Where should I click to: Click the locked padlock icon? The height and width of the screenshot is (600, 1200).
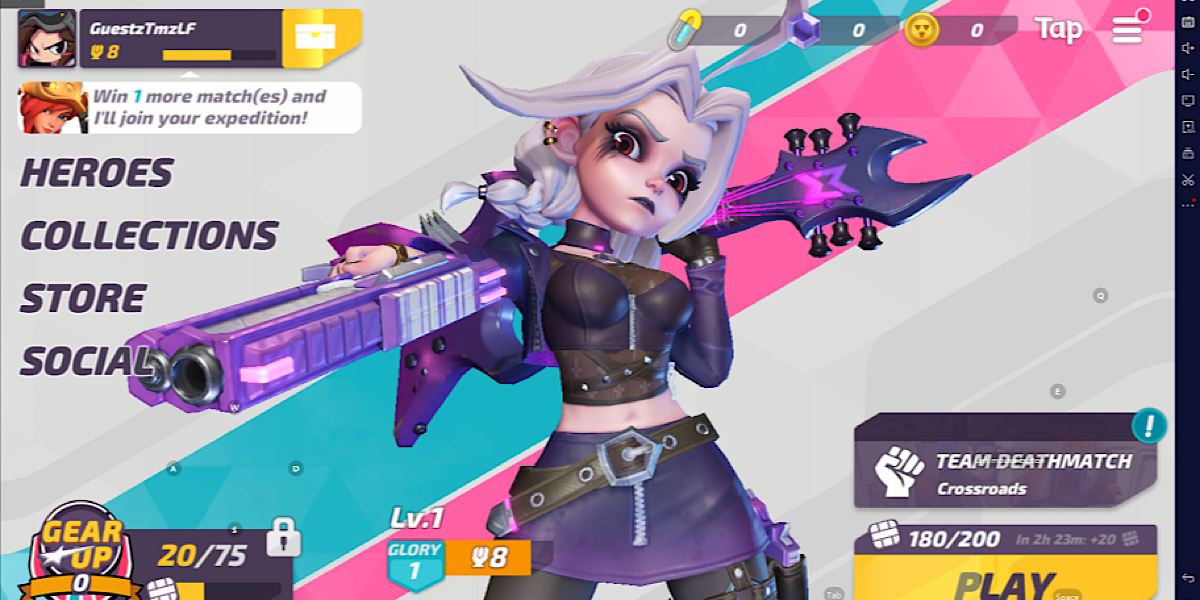point(284,536)
